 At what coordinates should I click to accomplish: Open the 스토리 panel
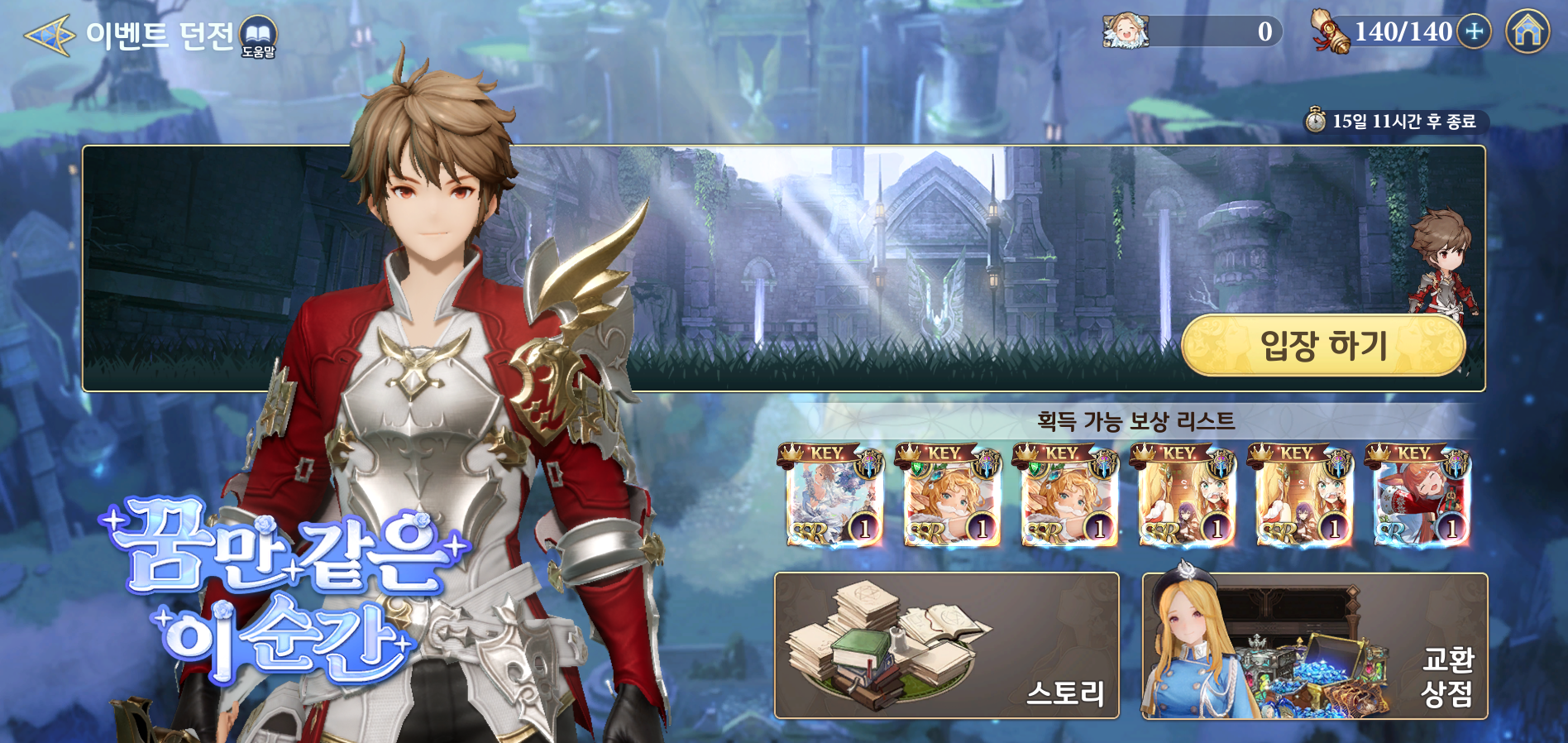coord(946,645)
